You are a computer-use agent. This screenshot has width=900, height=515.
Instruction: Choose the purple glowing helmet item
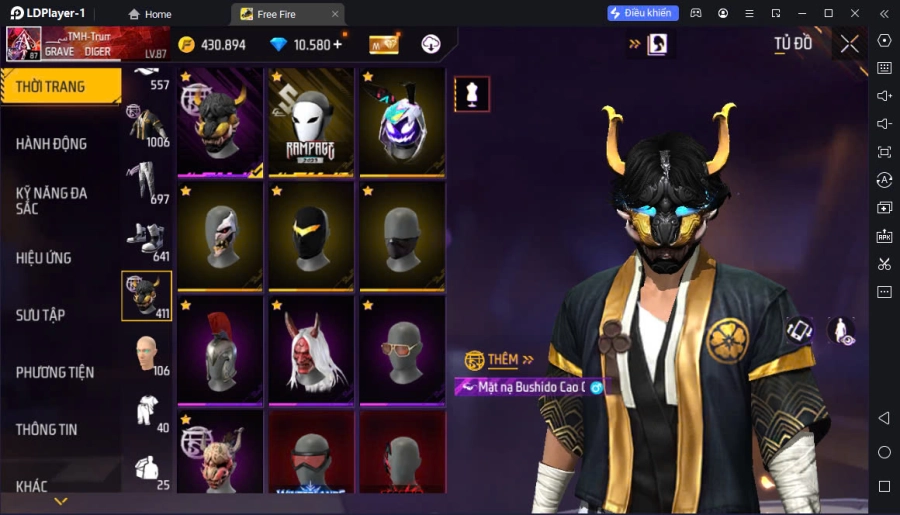pos(403,122)
